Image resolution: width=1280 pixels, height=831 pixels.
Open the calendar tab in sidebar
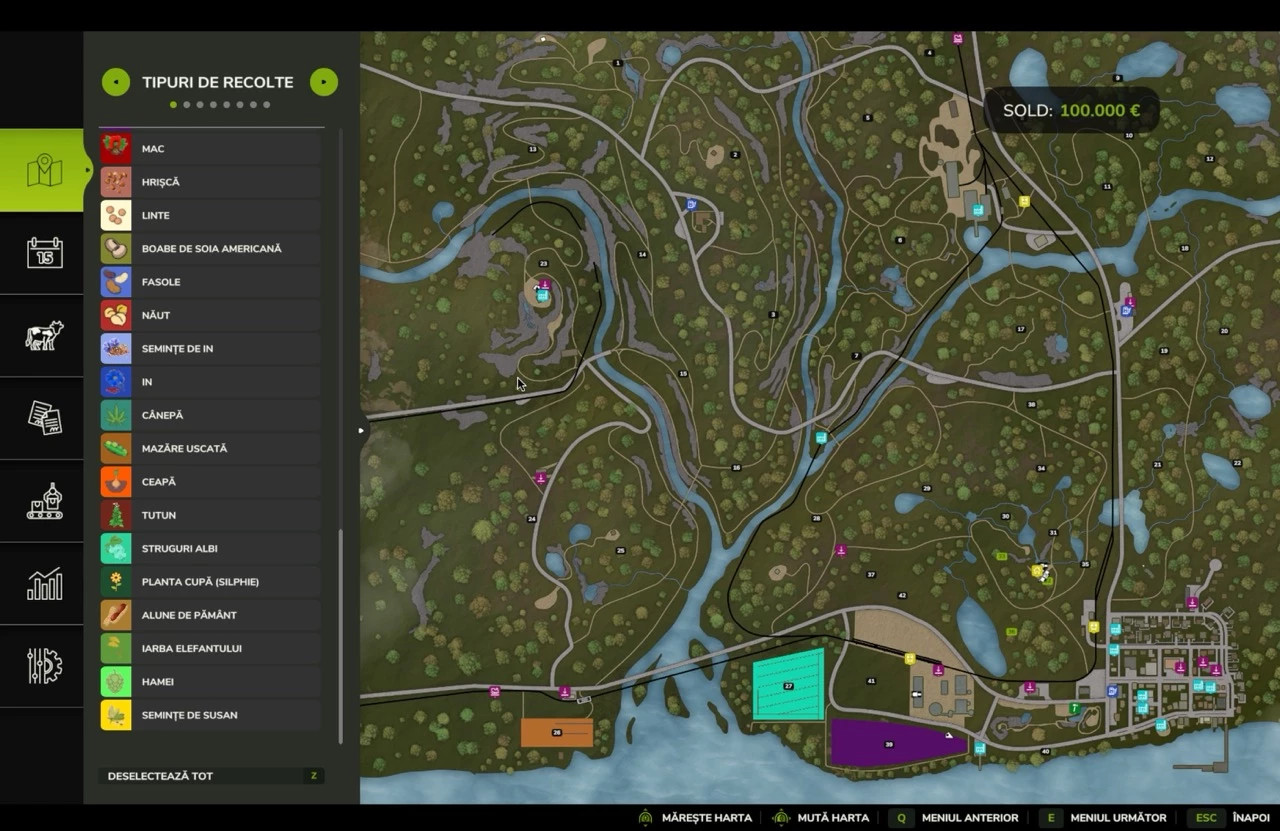(44, 253)
